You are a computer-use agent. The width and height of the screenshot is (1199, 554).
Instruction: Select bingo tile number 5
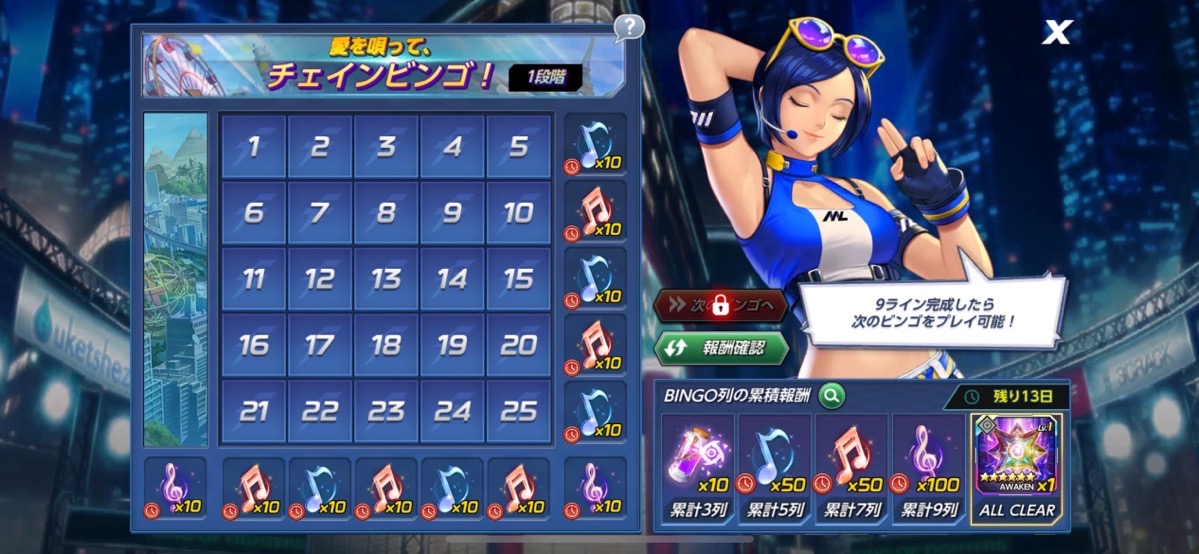coord(519,146)
